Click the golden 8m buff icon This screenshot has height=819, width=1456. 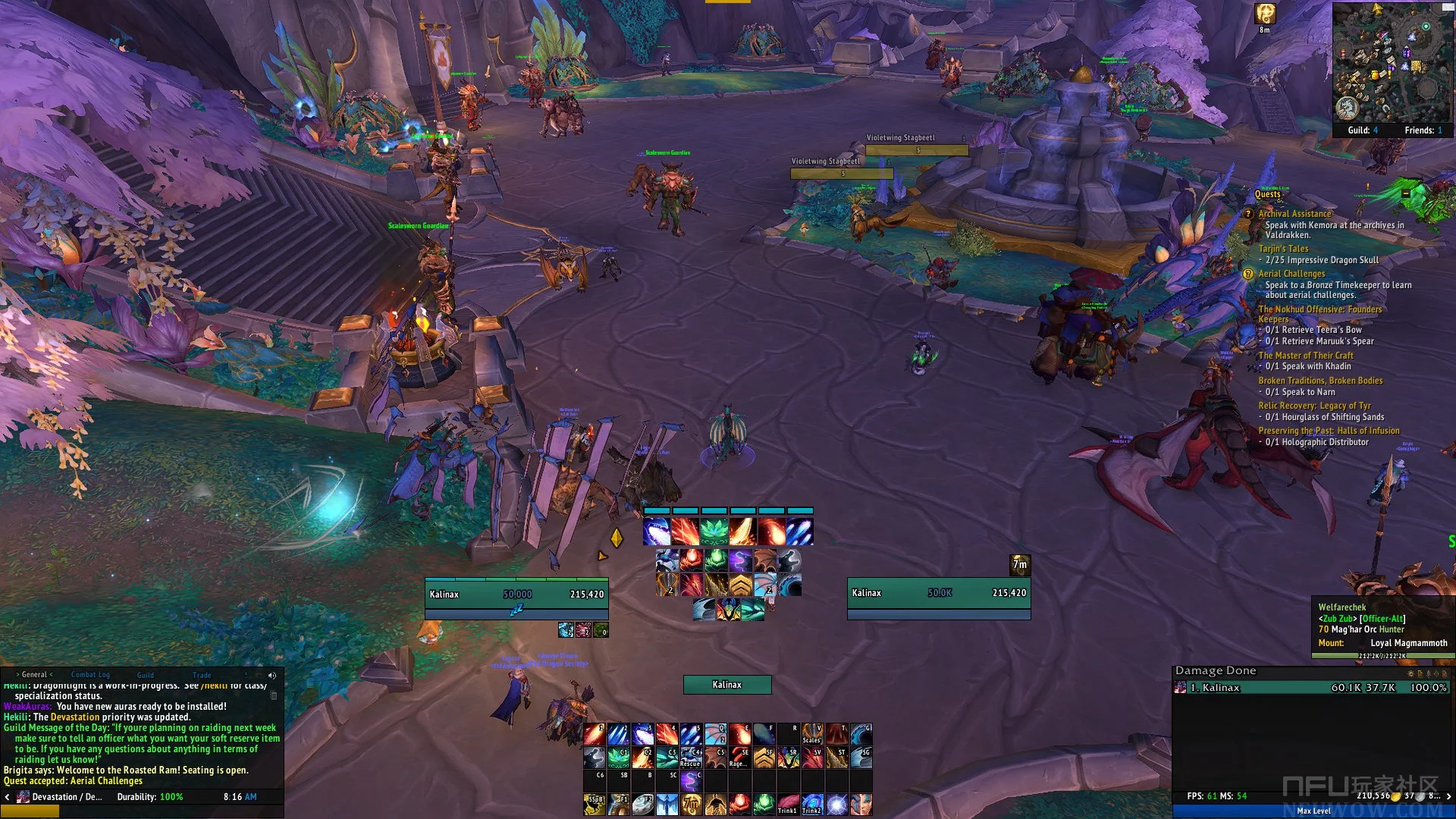click(1264, 14)
